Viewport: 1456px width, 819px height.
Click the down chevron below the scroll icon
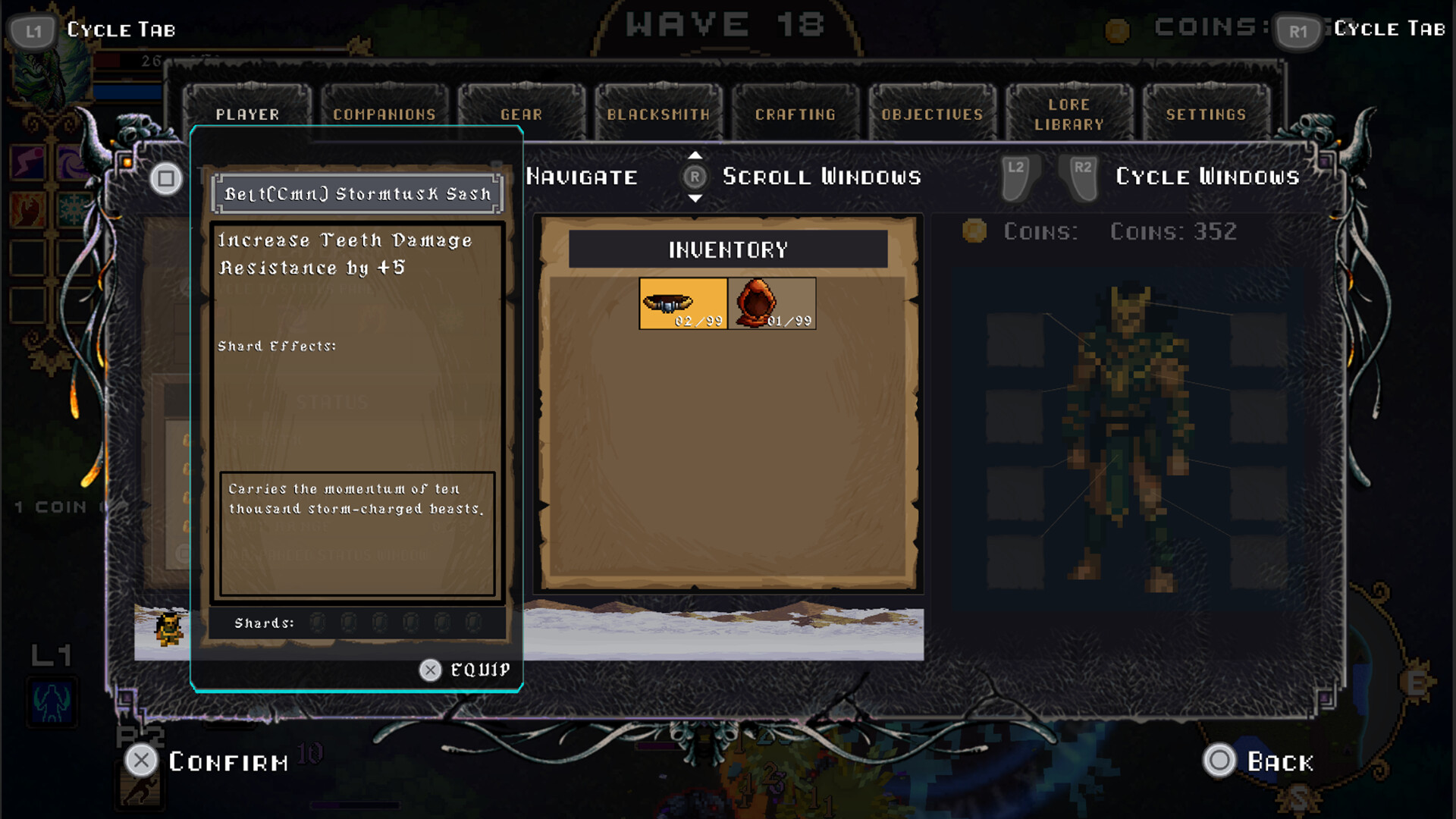[695, 199]
